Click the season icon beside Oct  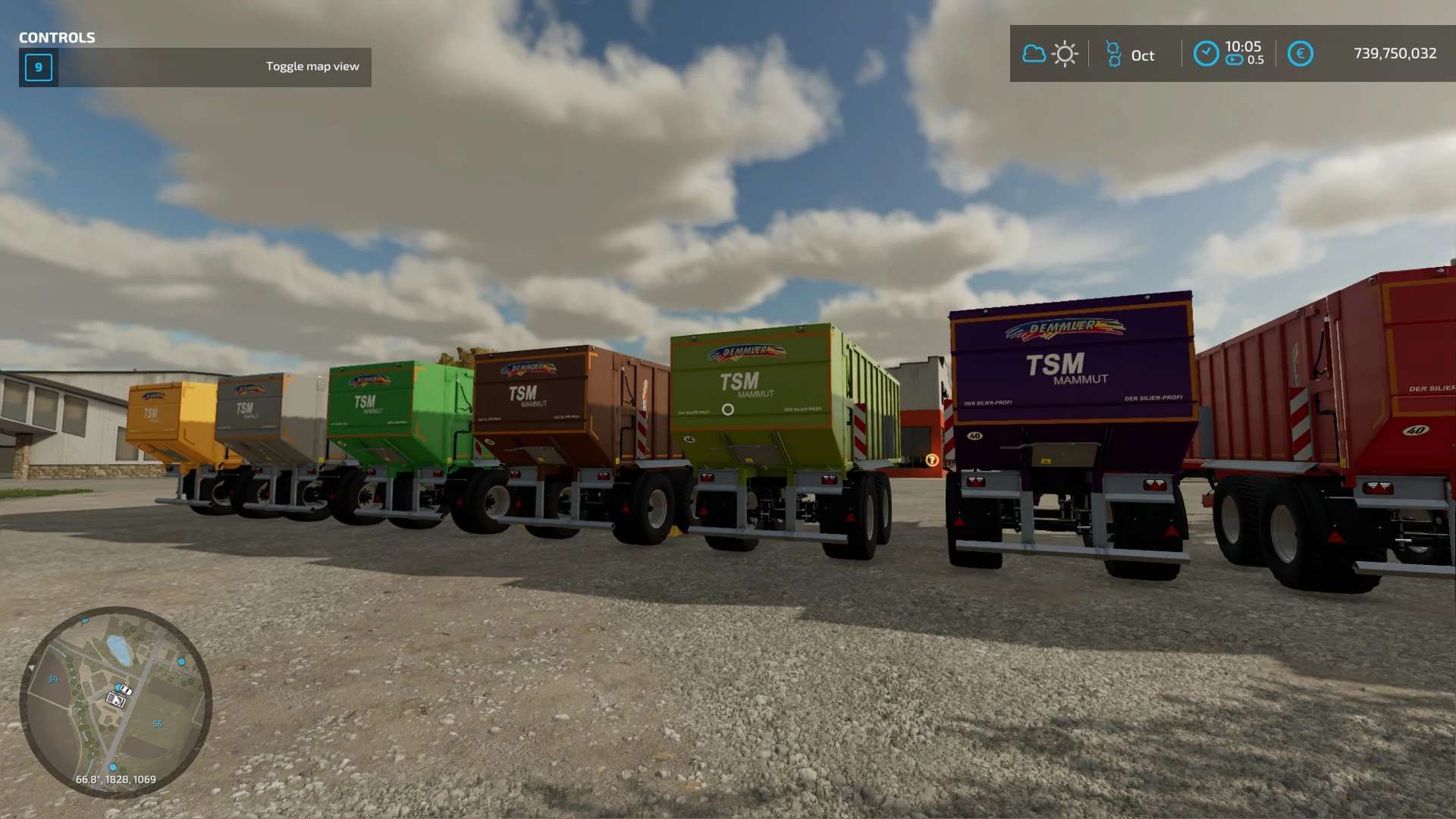point(1112,54)
